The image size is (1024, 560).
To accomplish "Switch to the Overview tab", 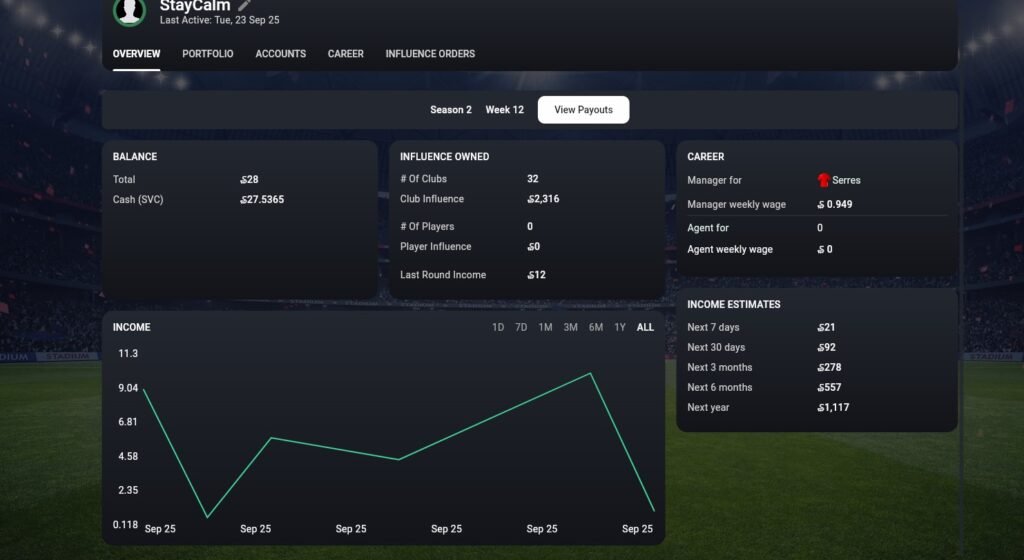I will [x=136, y=54].
